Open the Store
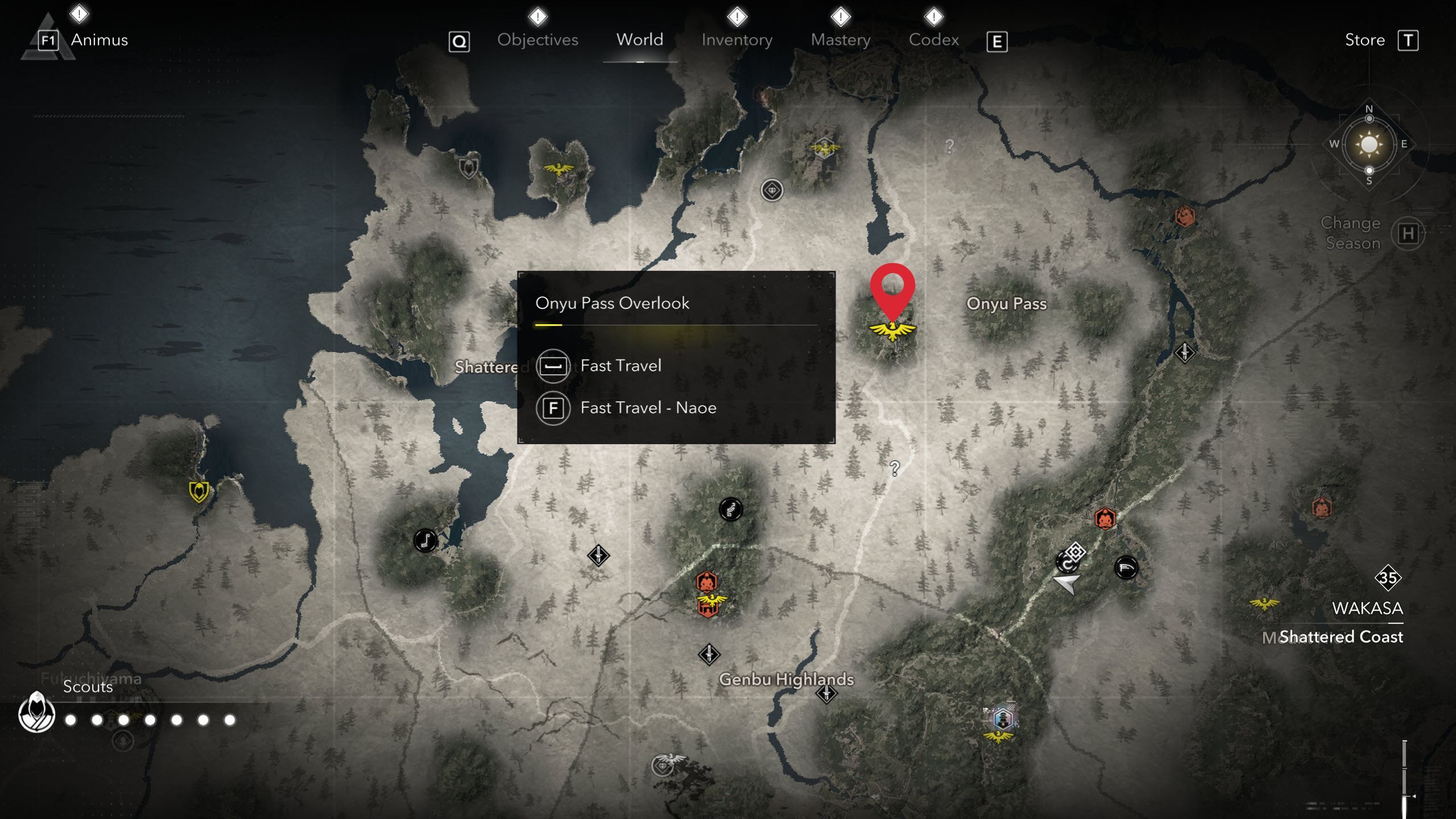Image resolution: width=1456 pixels, height=819 pixels. [1364, 40]
